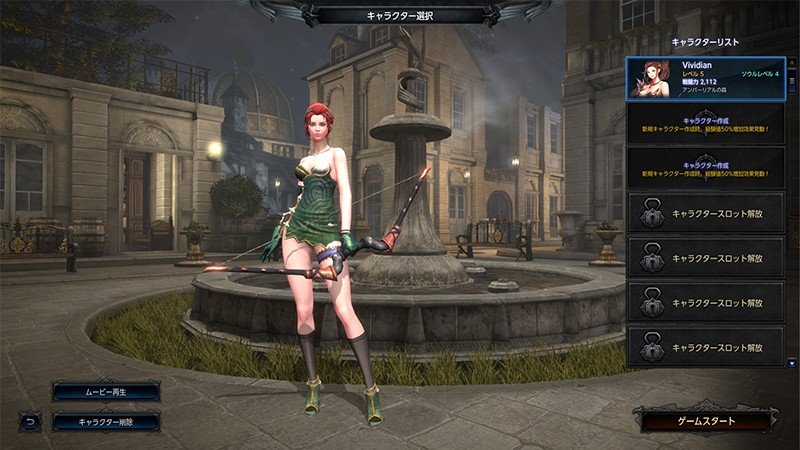Play the movie with ムービー再生 button
The height and width of the screenshot is (450, 800).
tap(105, 391)
